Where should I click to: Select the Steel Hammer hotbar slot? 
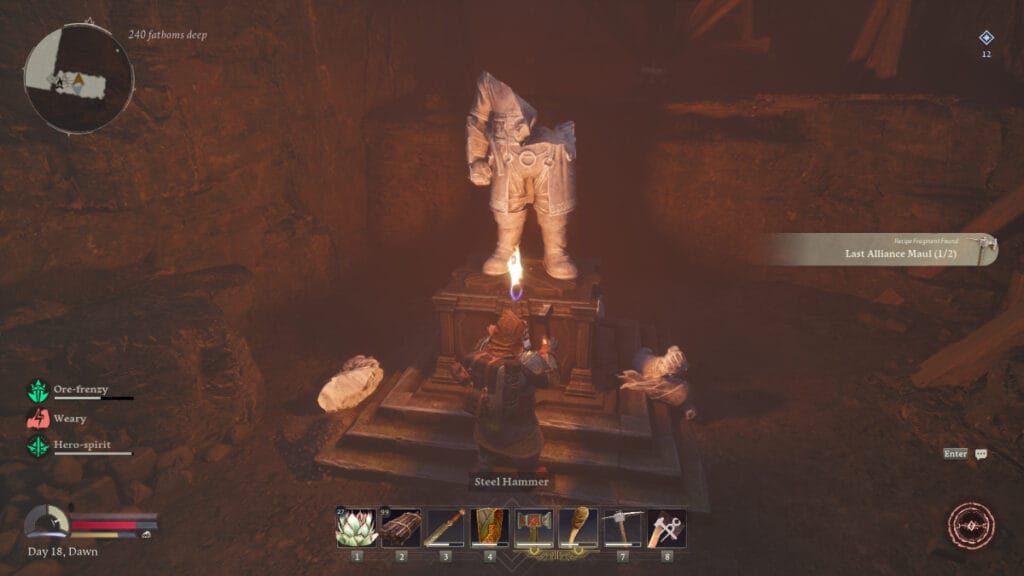534,527
